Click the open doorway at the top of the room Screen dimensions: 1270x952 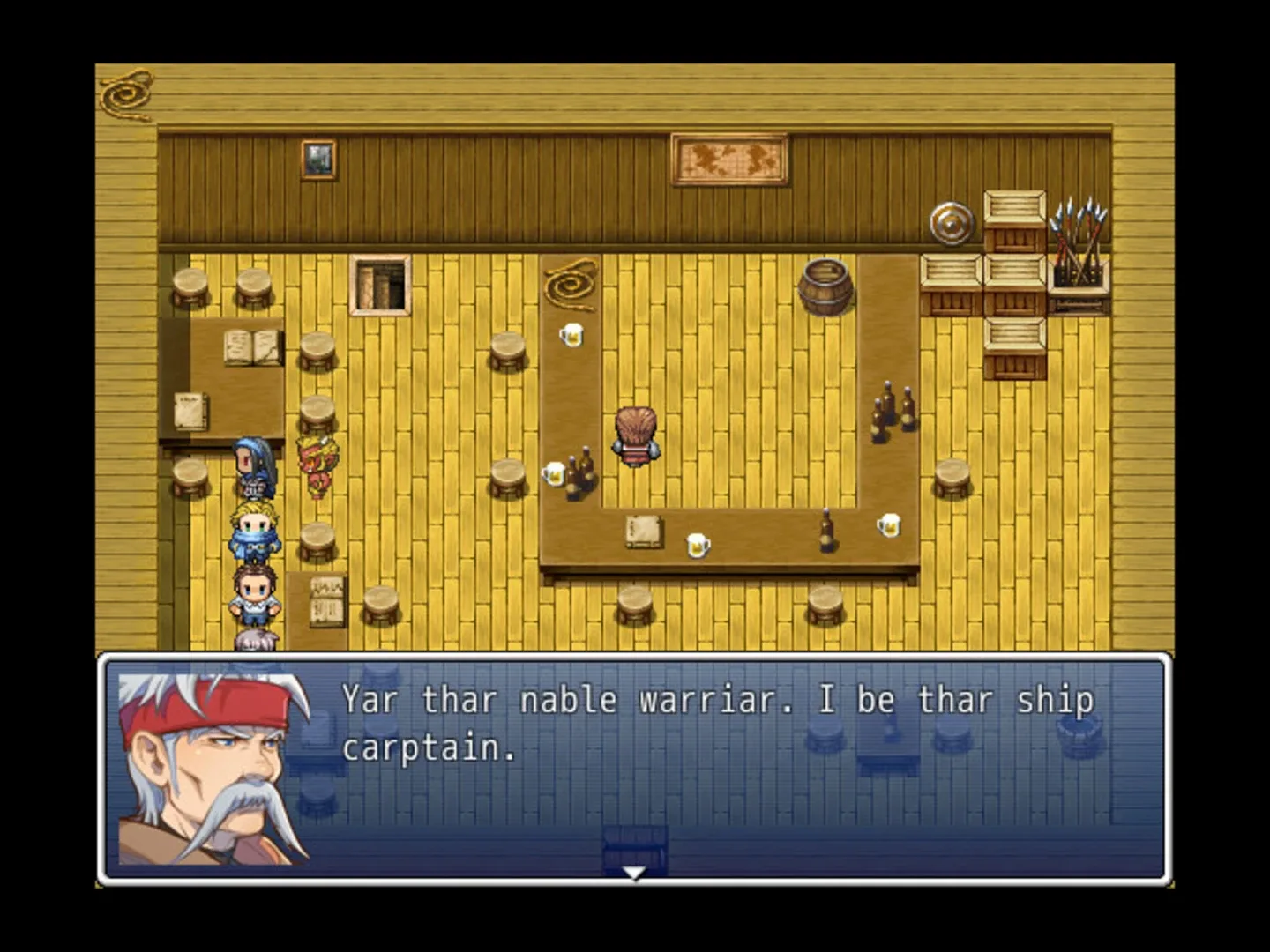coord(379,282)
